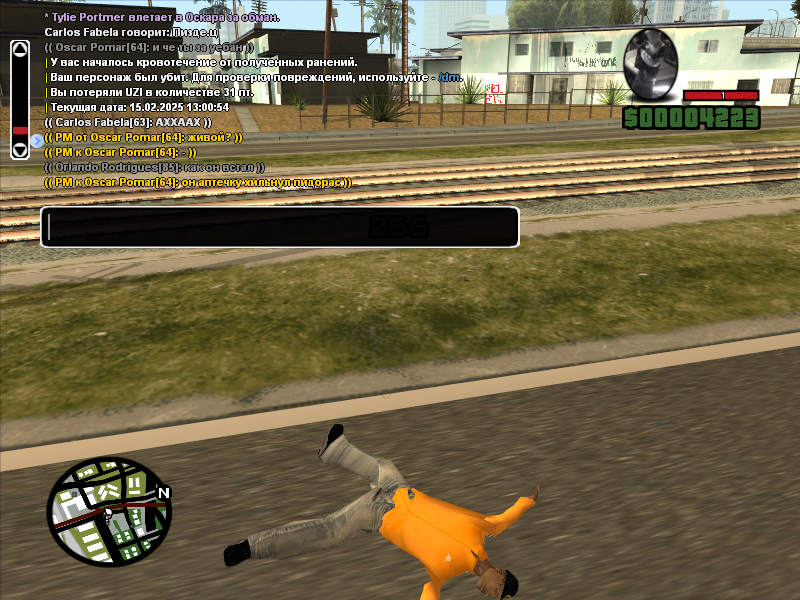The image size is (800, 600).
Task: Click the red chat scrollbar thumb
Action: point(20,130)
